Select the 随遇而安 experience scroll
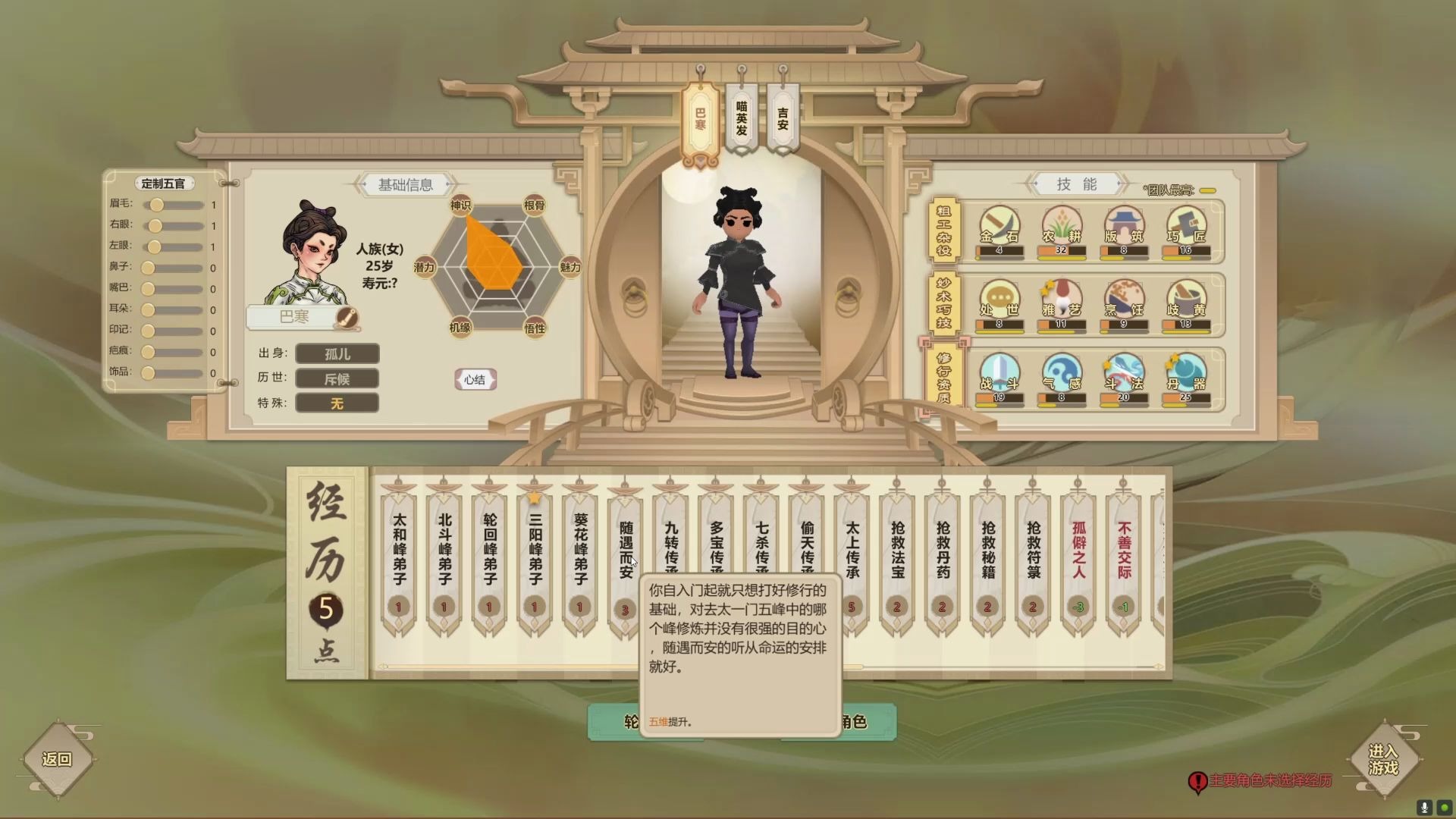 point(626,546)
